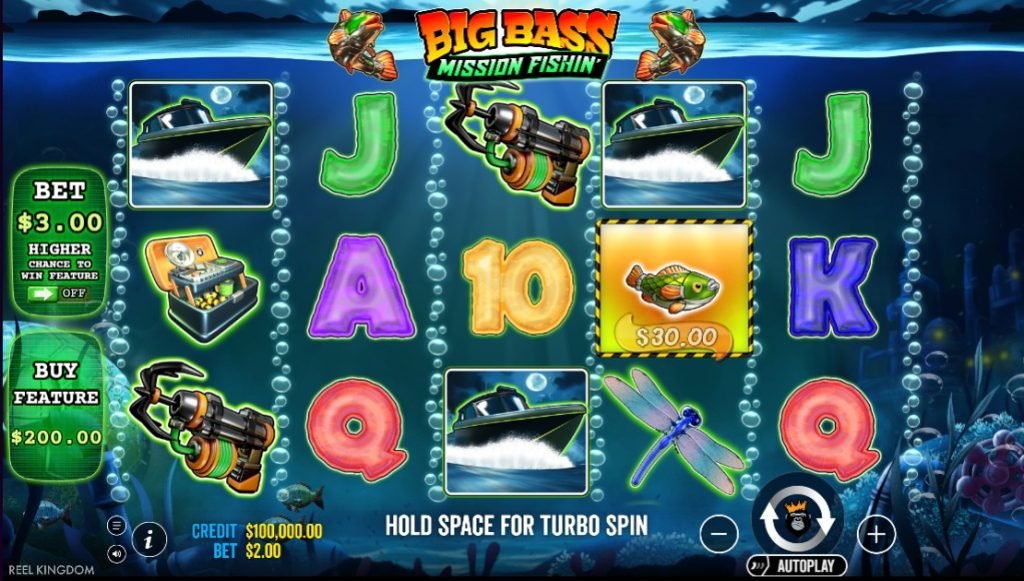Screen dimensions: 1024x581
Task: Toggle the higher chance to win feature
Action: 57,294
